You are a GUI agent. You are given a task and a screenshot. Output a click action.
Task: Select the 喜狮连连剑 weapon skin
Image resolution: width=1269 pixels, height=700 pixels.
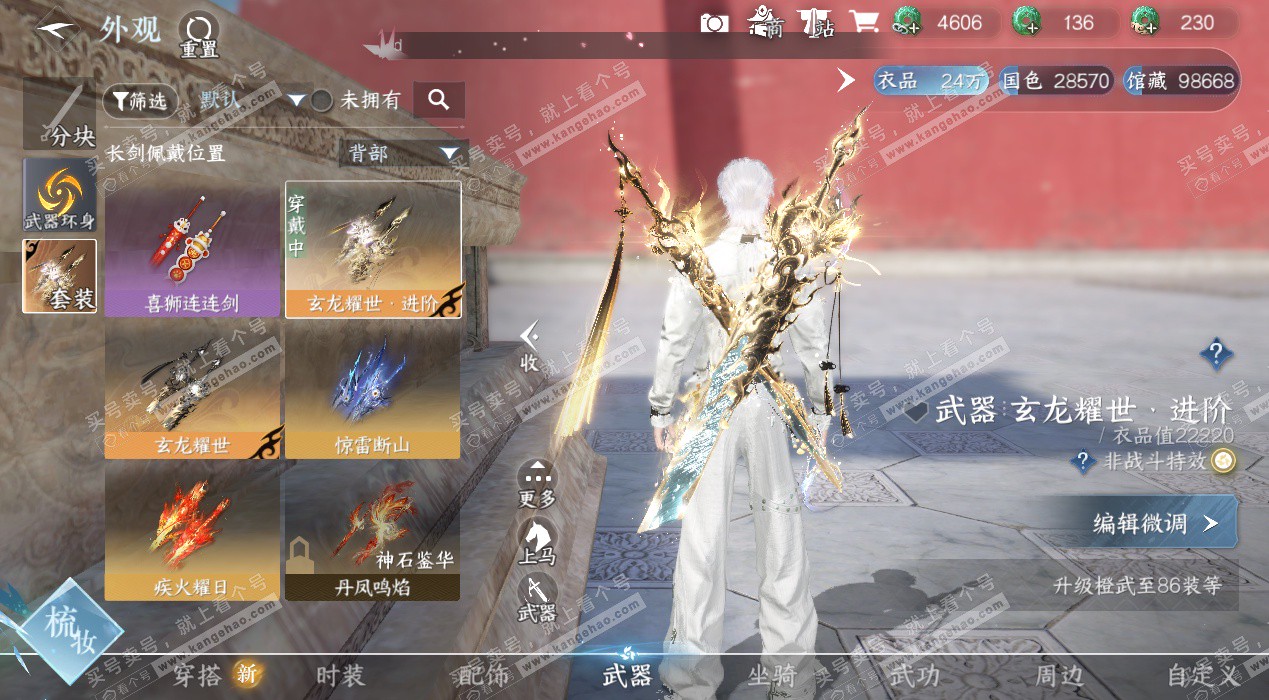pyautogui.click(x=192, y=249)
